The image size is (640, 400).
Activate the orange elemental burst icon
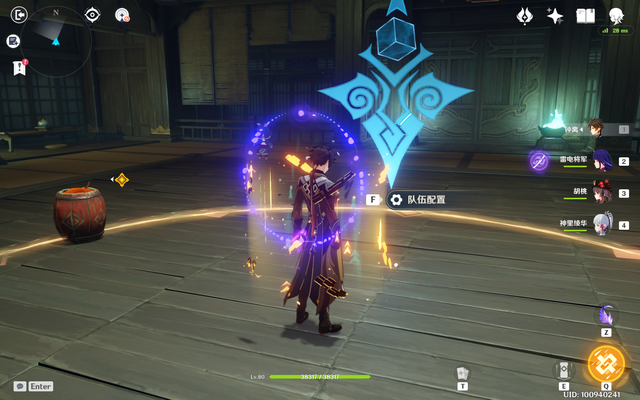point(606,363)
